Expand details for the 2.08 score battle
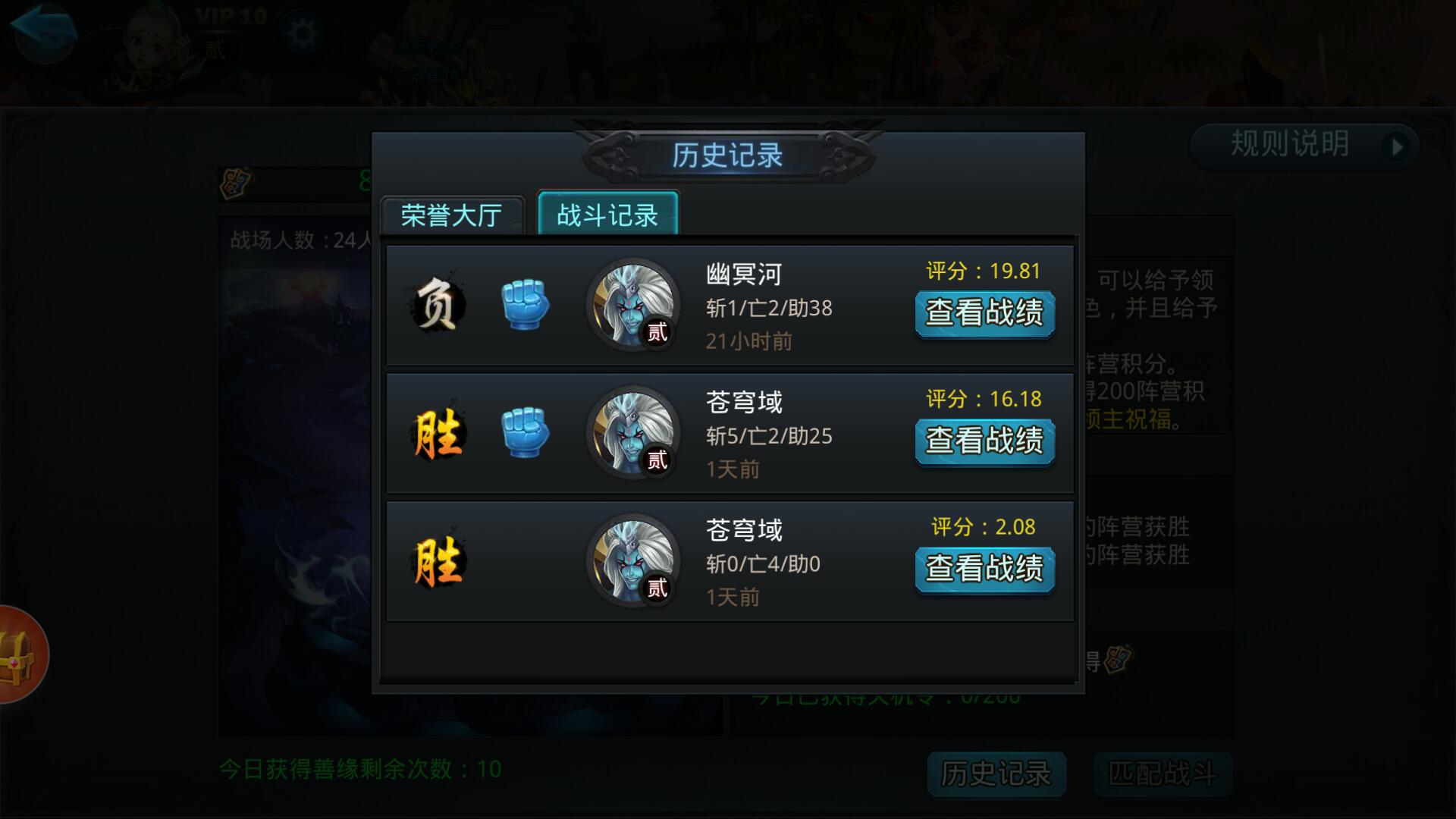The width and height of the screenshot is (1456, 819). tap(984, 567)
